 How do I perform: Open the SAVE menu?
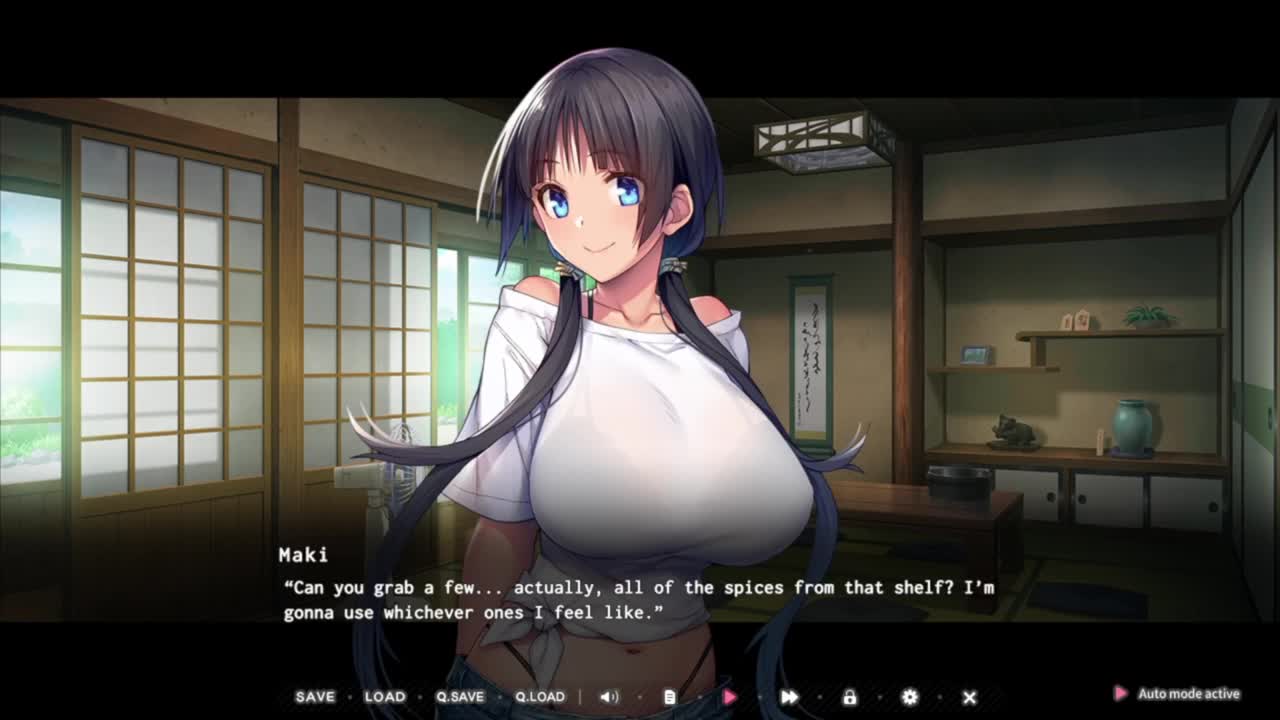point(315,697)
